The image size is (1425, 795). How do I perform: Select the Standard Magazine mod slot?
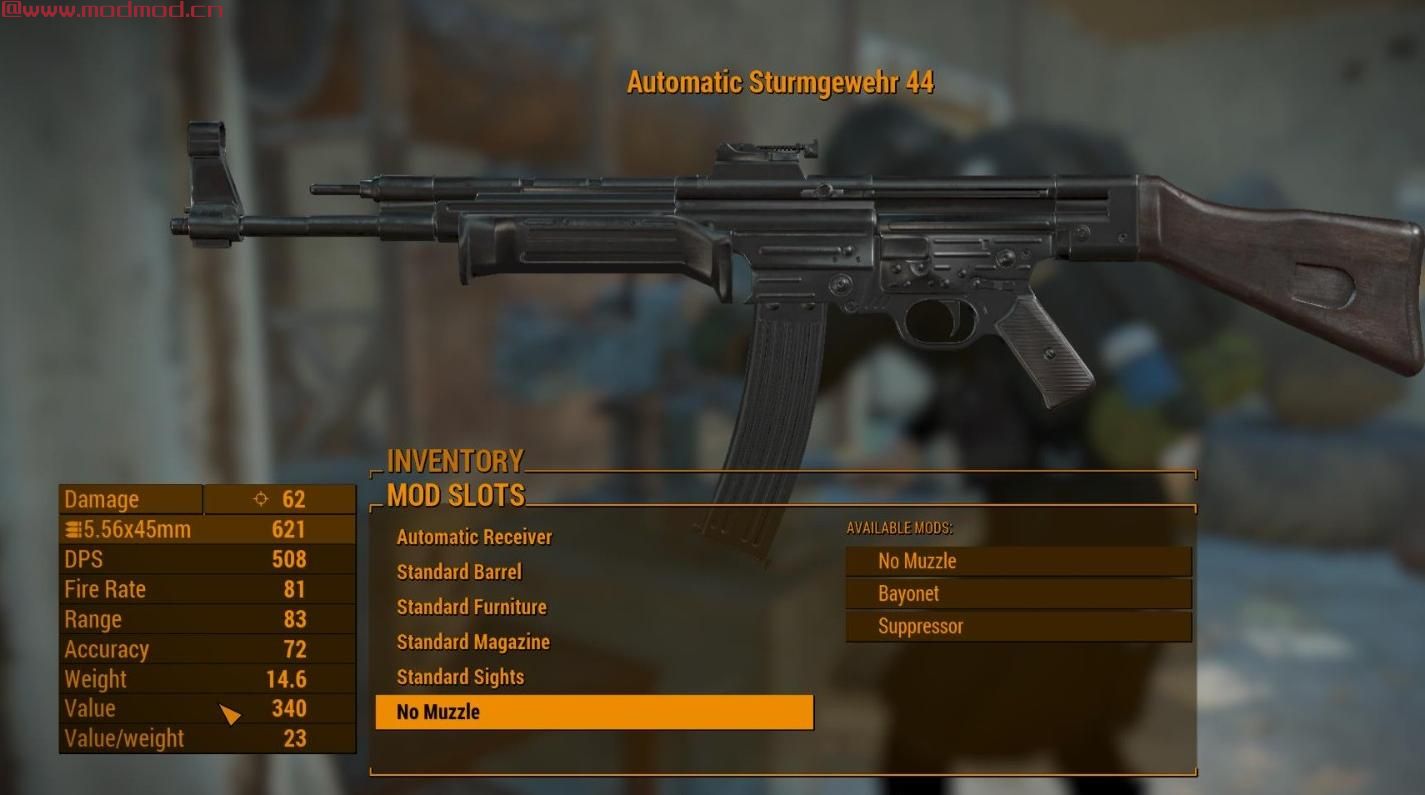pyautogui.click(x=471, y=642)
